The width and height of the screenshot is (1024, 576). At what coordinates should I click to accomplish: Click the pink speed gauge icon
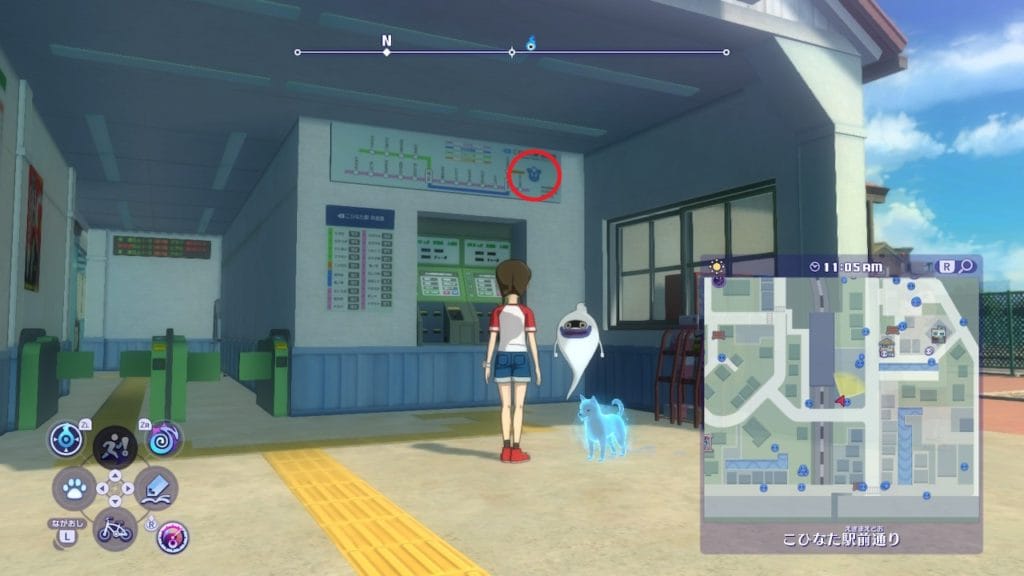point(173,537)
